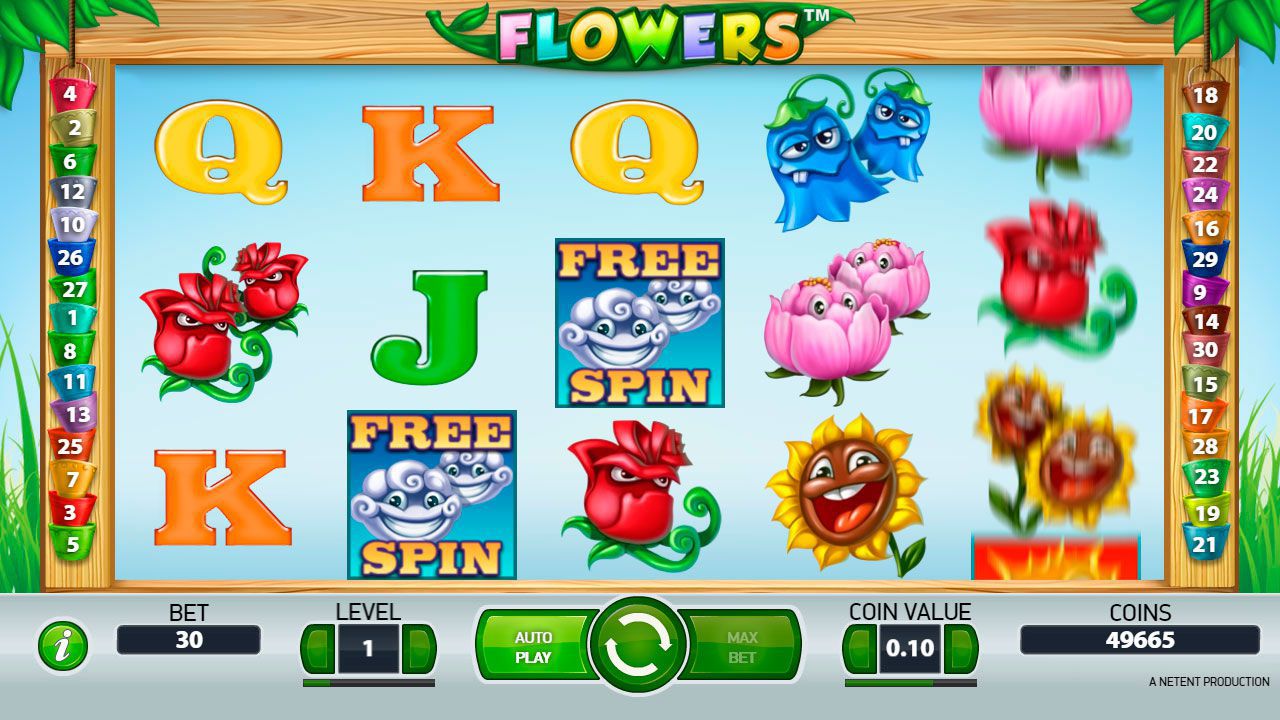Viewport: 1280px width, 720px height.
Task: Raise the coin value
Action: click(x=961, y=649)
